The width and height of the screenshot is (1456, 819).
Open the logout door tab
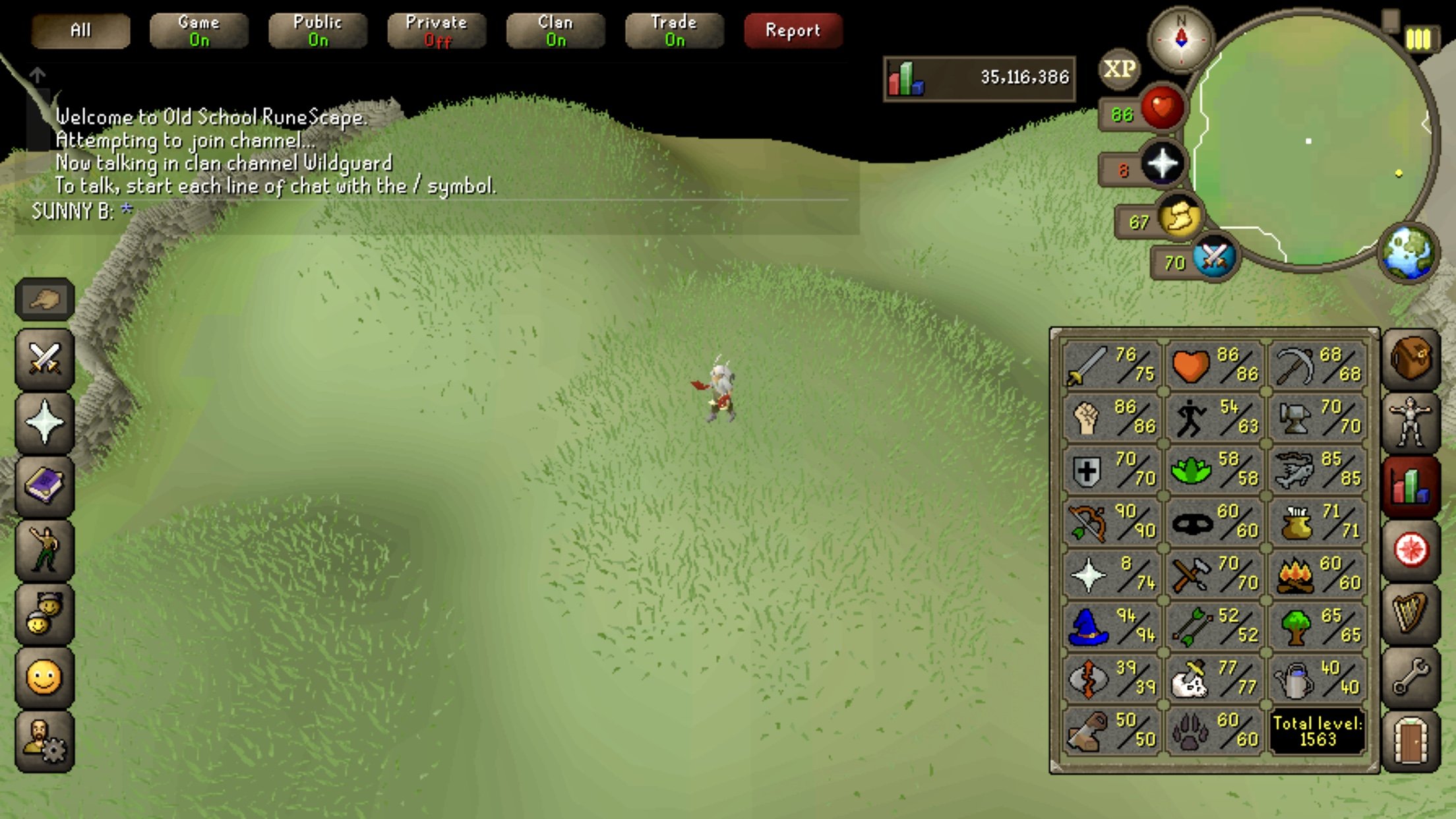(x=1410, y=741)
